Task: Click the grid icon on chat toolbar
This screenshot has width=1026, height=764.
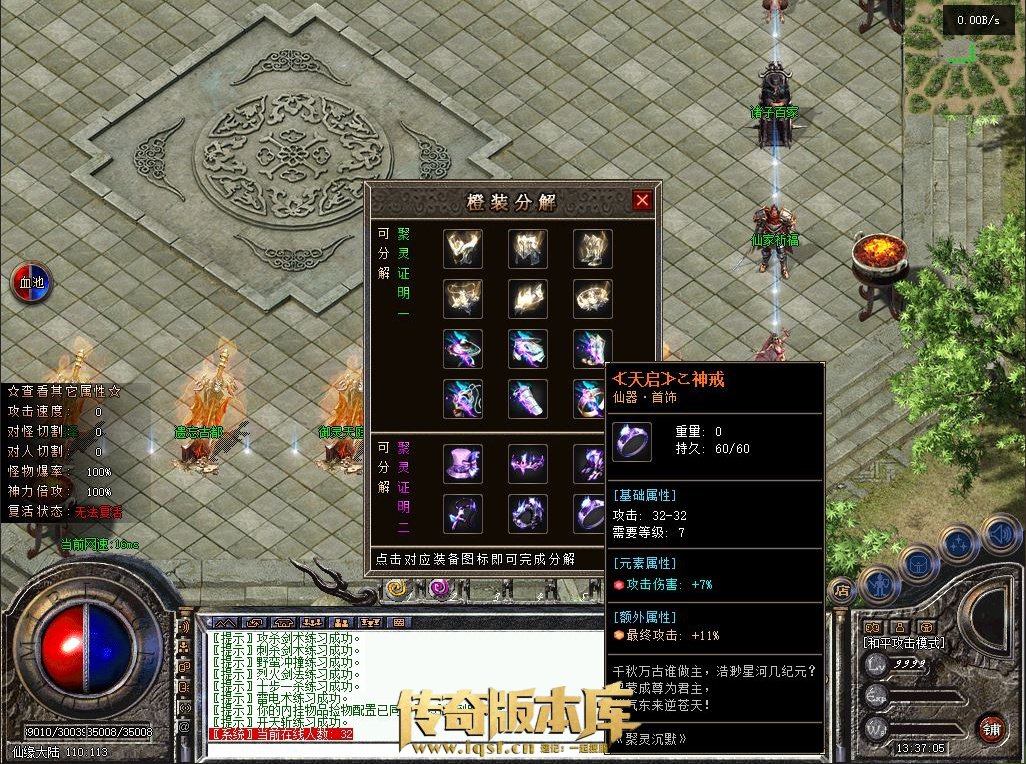Action: tap(399, 622)
